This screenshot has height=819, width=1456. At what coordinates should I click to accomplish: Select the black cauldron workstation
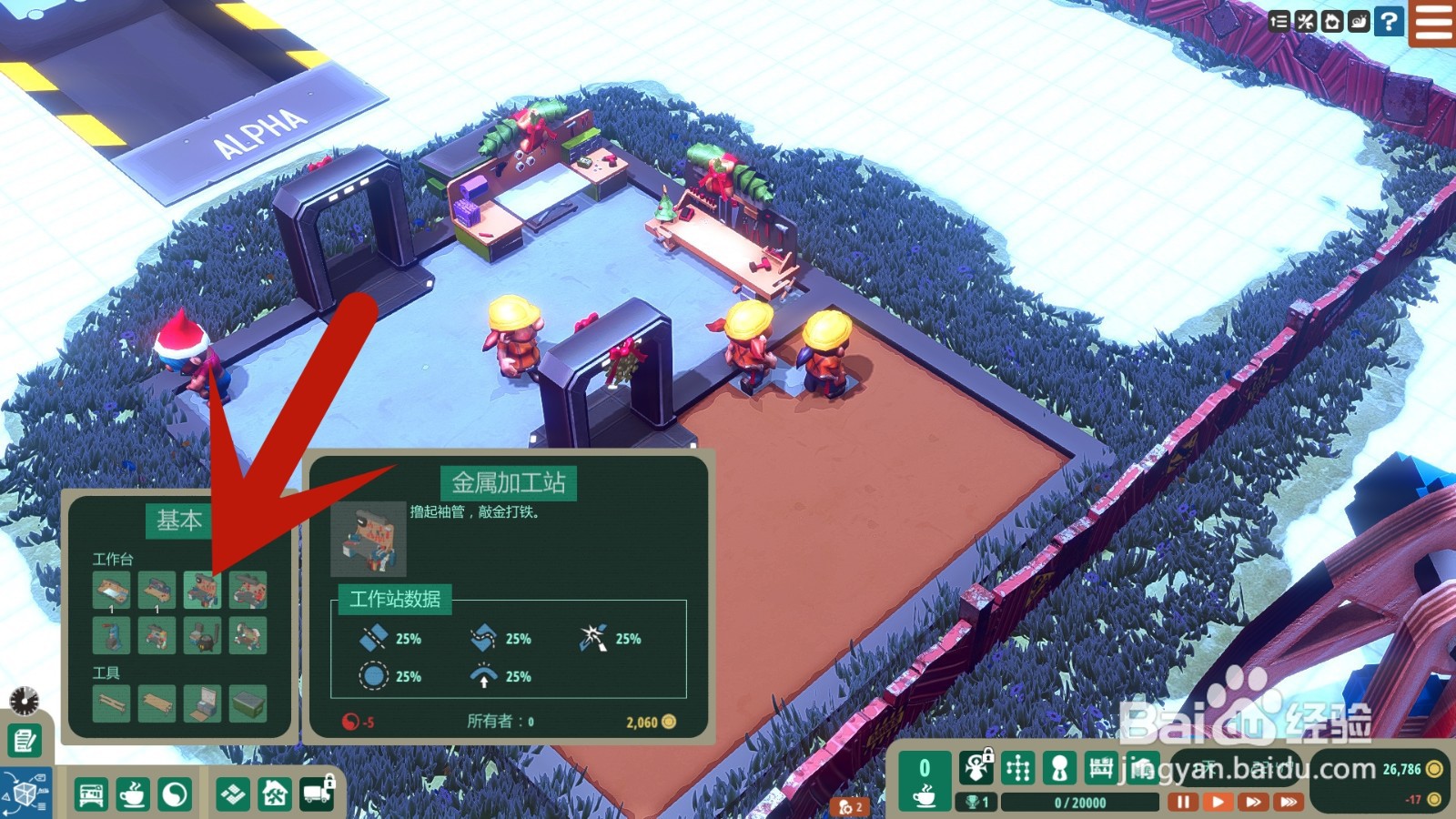coord(202,635)
